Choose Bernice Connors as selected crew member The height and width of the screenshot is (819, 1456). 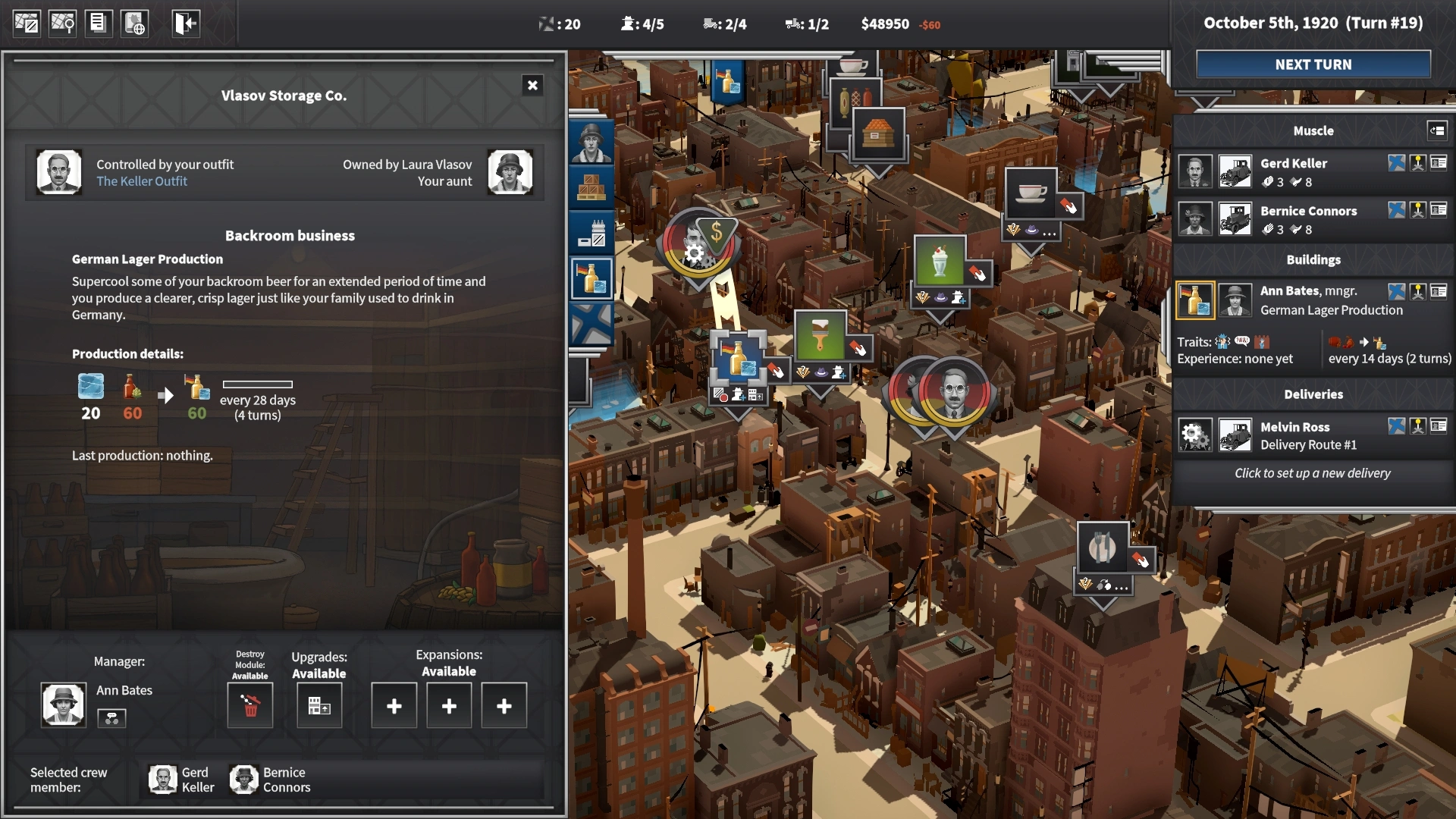click(x=270, y=780)
